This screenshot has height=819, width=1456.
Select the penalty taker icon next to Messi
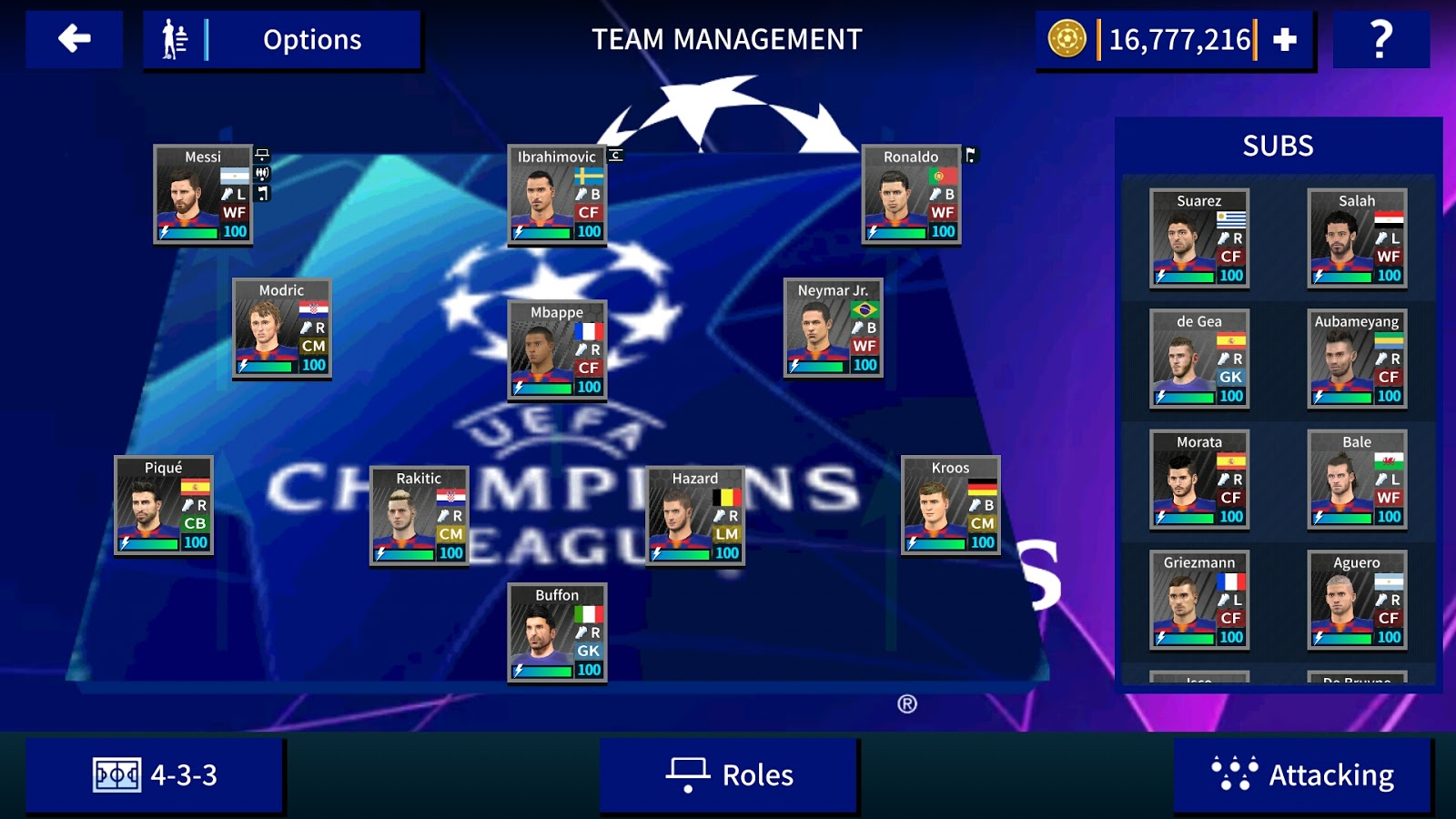tap(262, 155)
